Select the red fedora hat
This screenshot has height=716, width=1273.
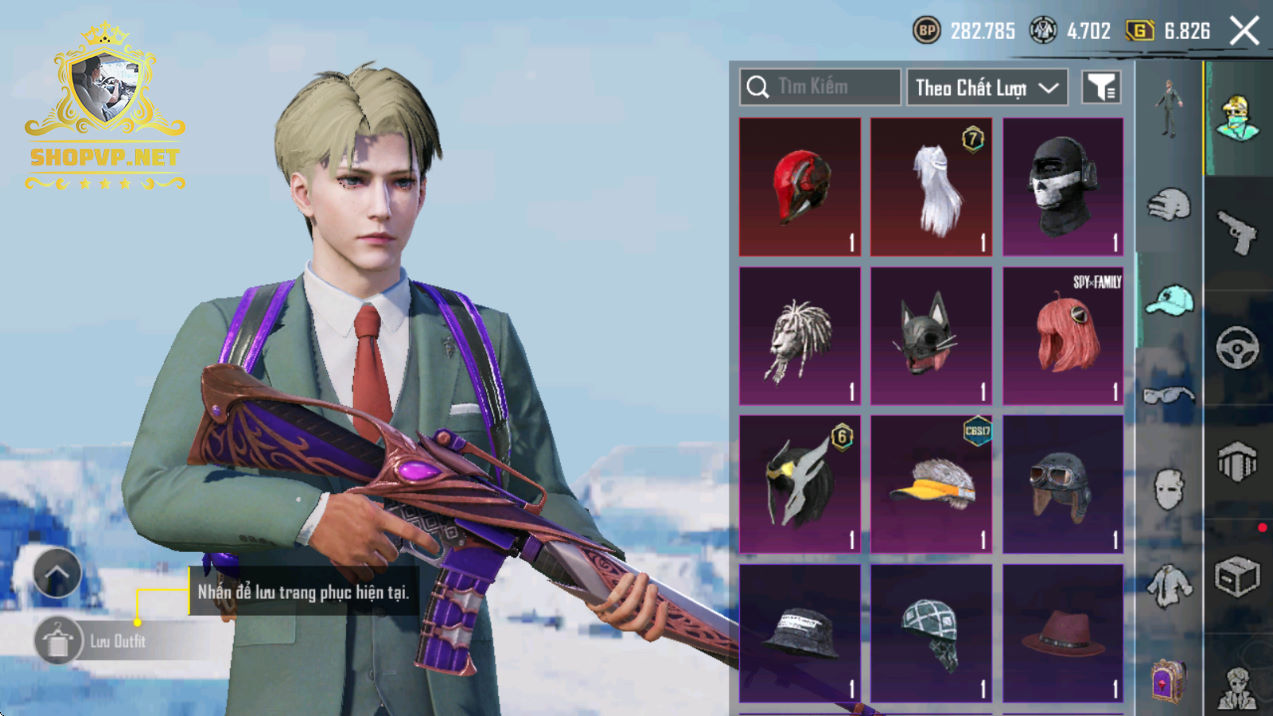click(x=1063, y=633)
